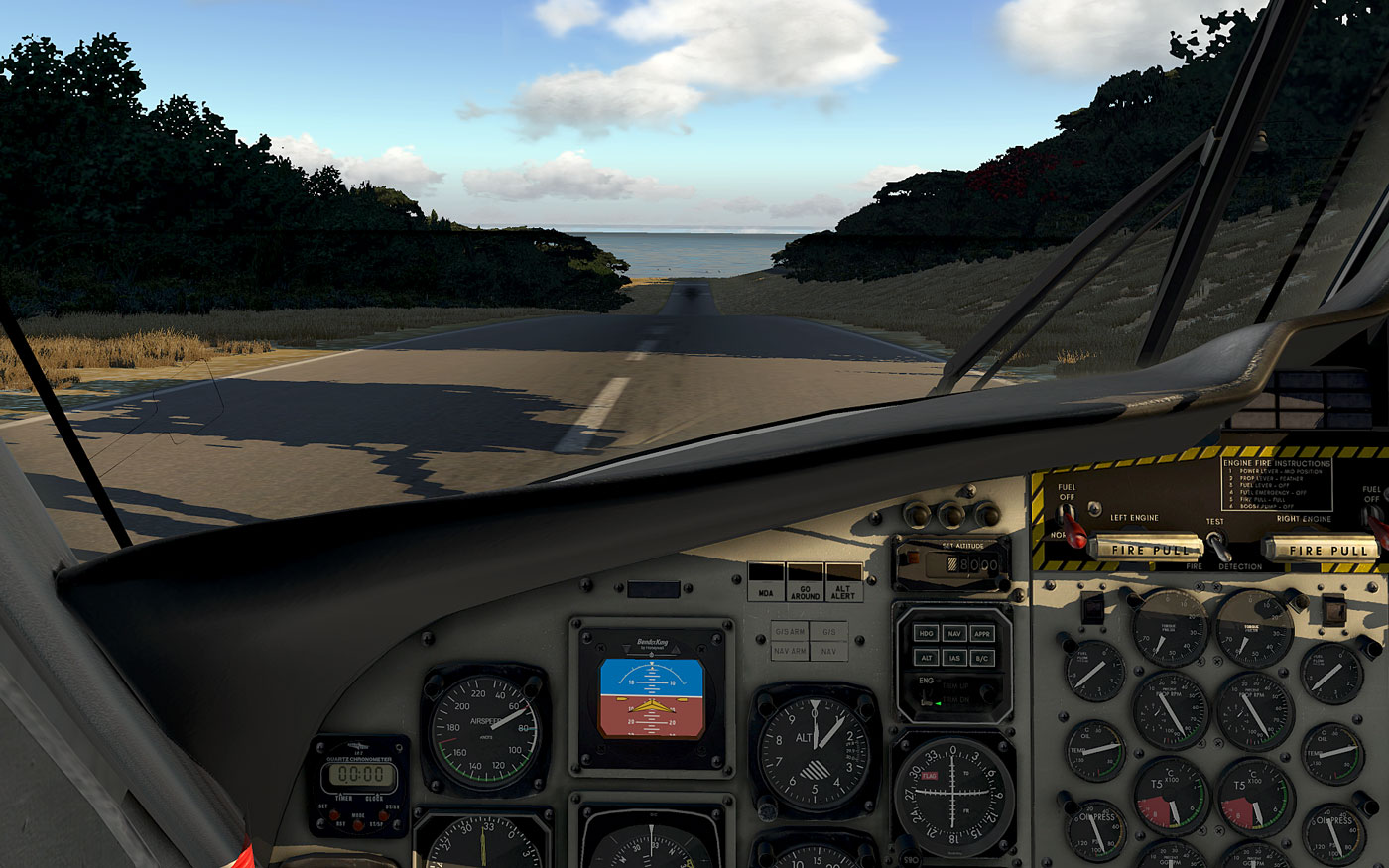
Task: Click the B/C back course button
Action: tap(983, 657)
